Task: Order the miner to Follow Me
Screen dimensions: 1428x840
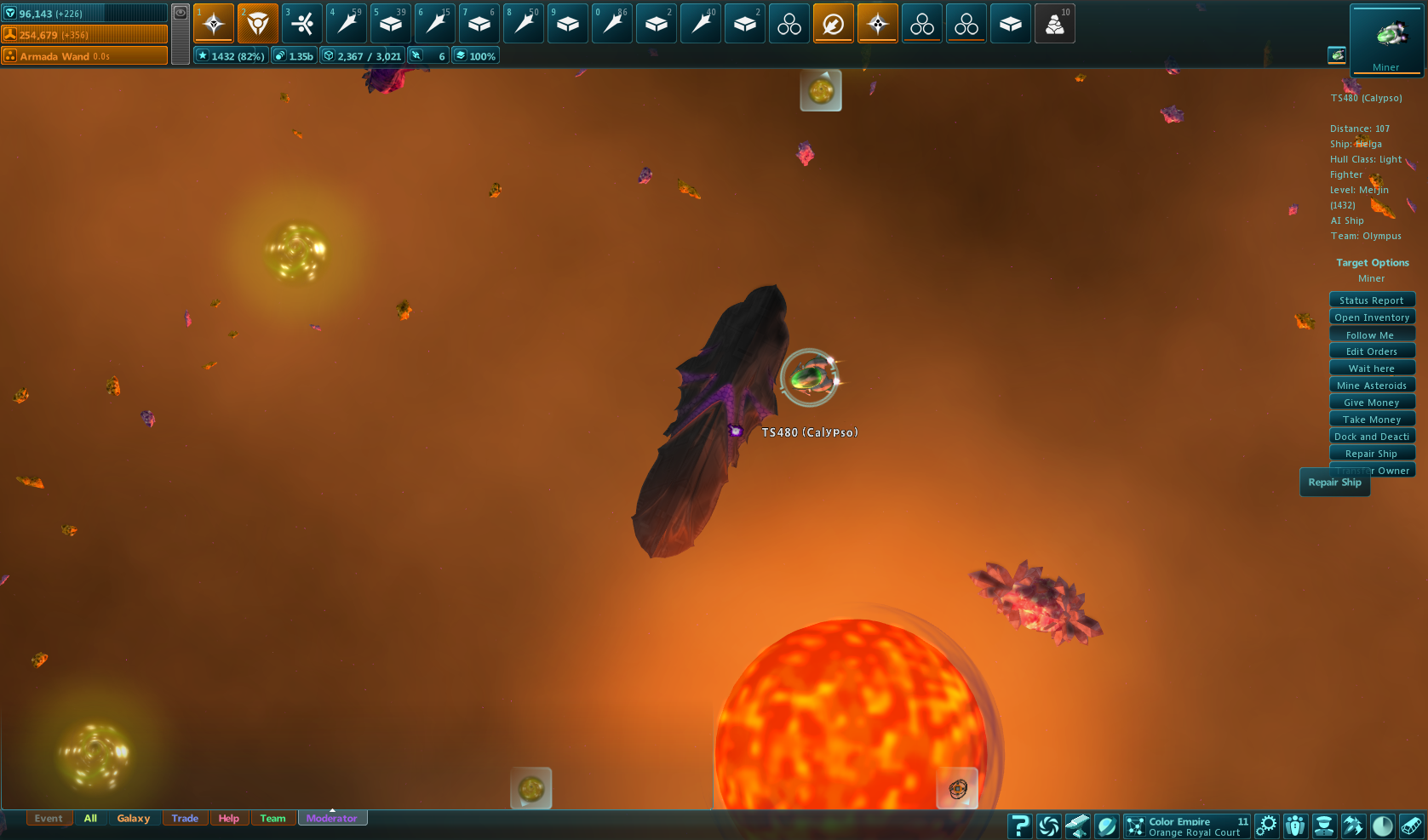Action: click(1372, 335)
